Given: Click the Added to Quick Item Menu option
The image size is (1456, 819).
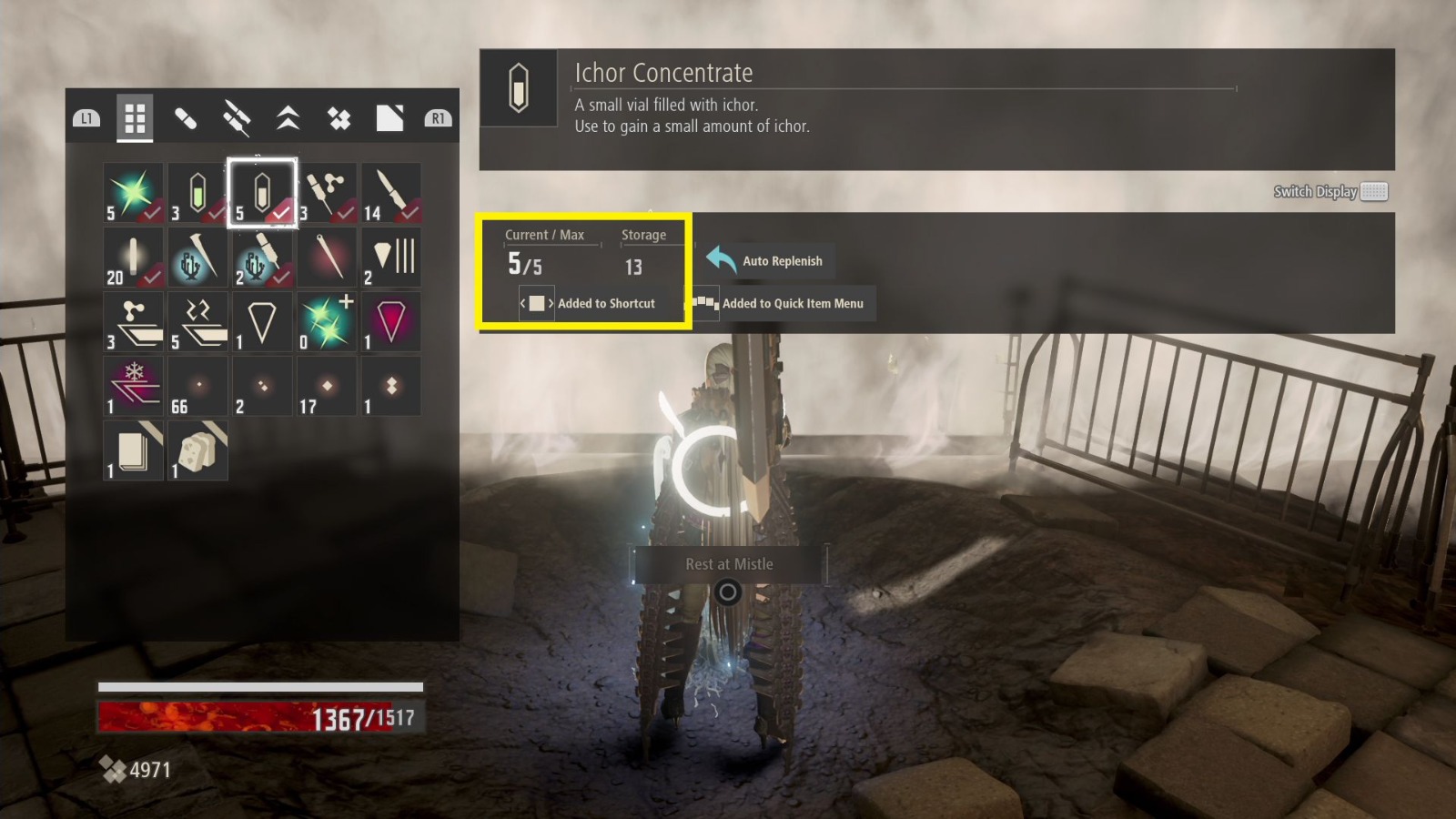Looking at the screenshot, I should 781,303.
